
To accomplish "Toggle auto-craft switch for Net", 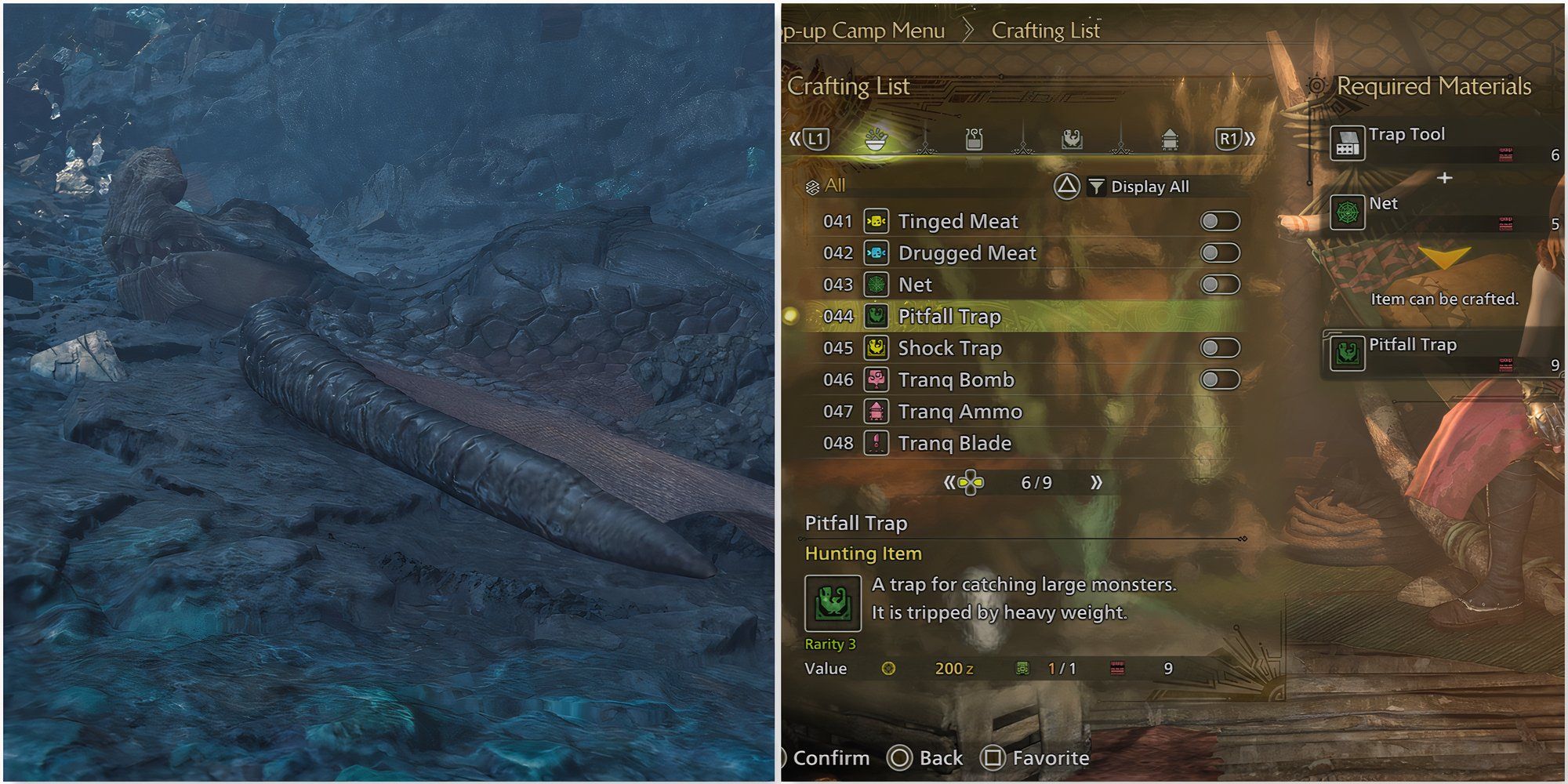I will 1220,285.
